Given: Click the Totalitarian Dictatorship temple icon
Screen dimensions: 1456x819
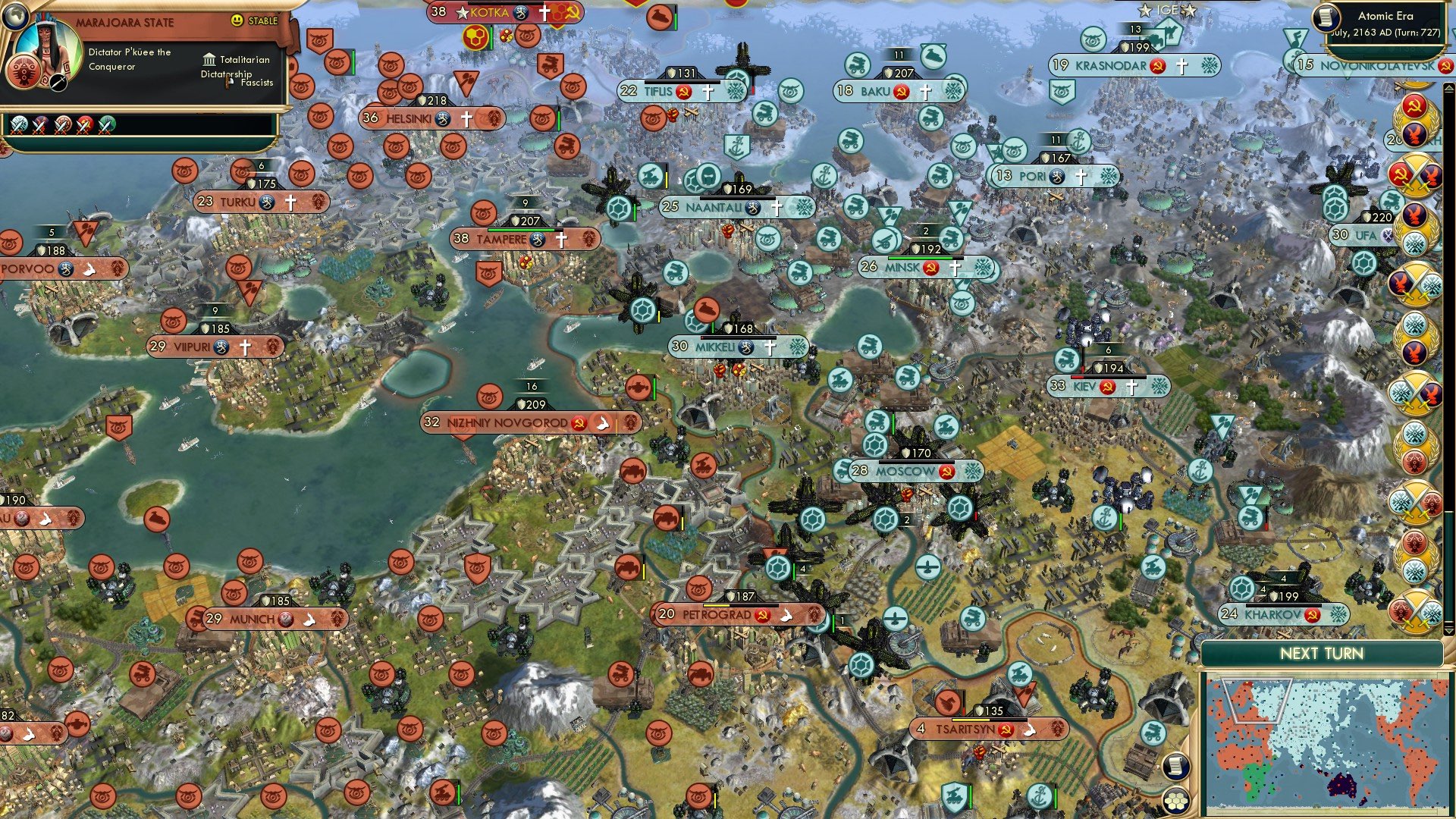Looking at the screenshot, I should point(210,60).
